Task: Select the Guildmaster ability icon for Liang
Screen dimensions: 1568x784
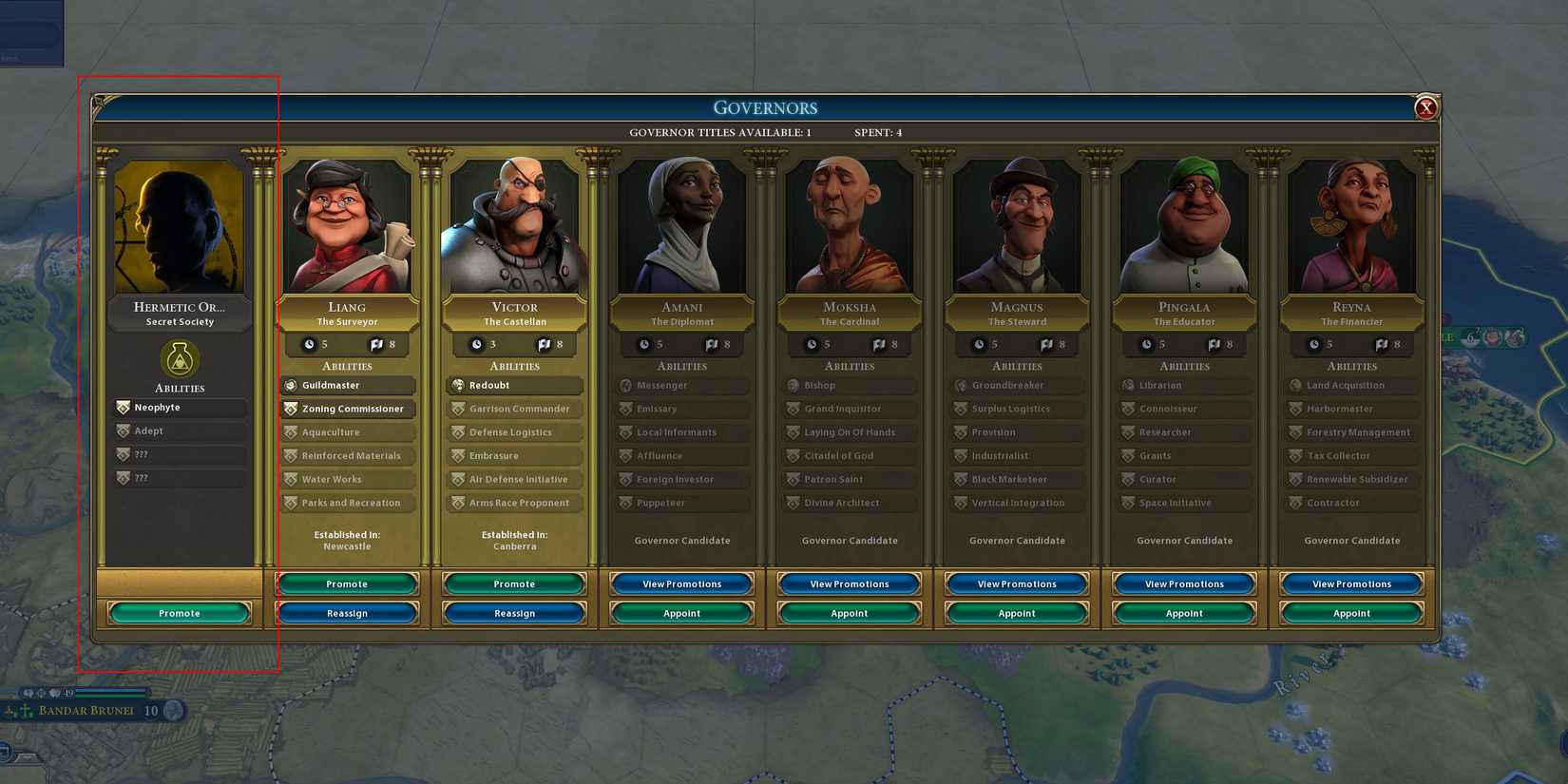Action: click(290, 385)
